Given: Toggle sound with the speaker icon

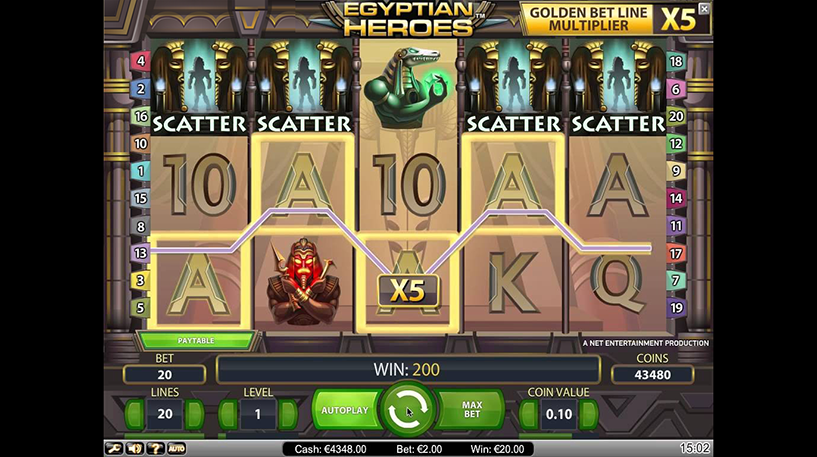Looking at the screenshot, I should [135, 449].
